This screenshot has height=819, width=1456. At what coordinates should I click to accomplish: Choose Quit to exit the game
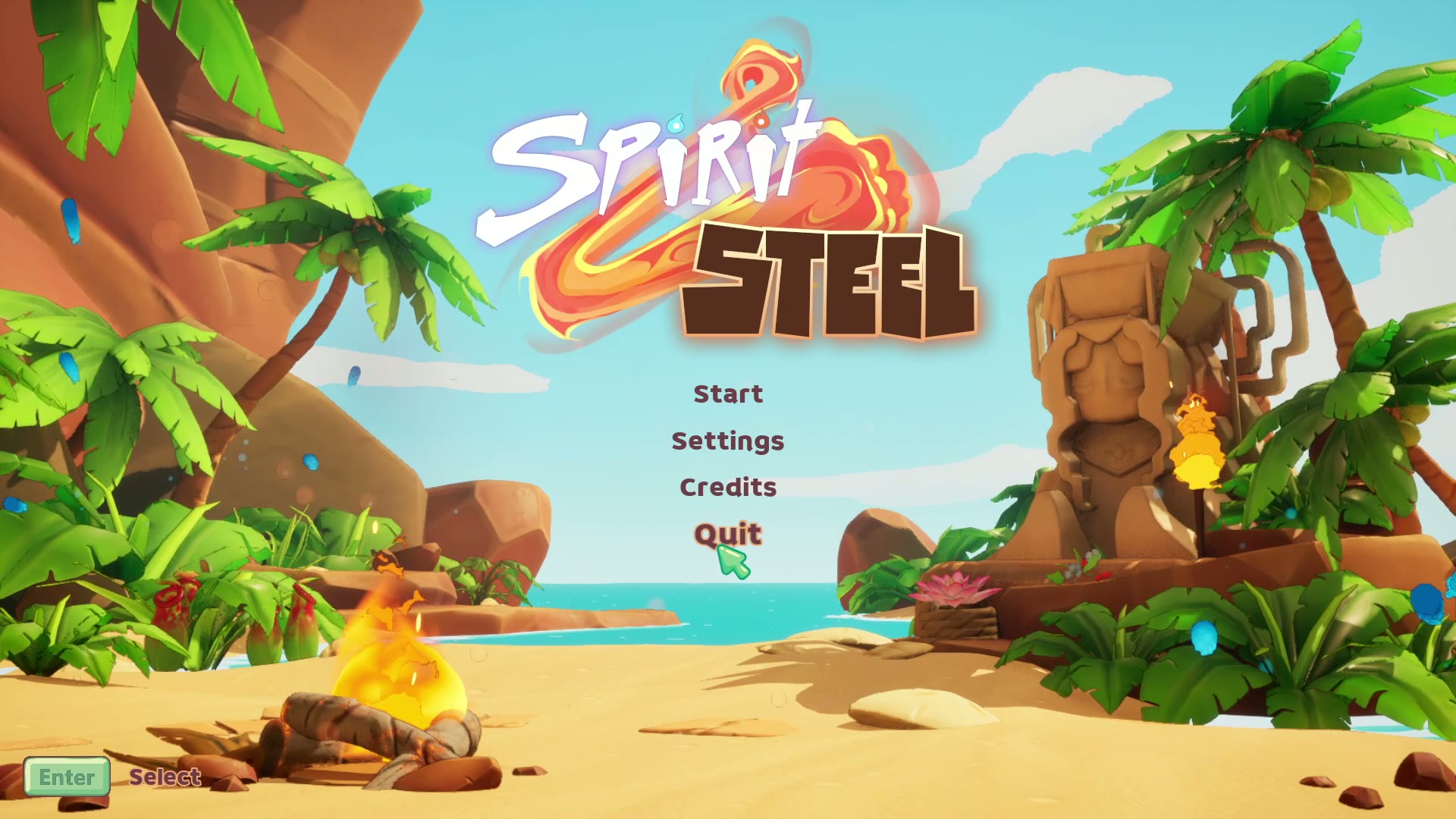pyautogui.click(x=727, y=534)
